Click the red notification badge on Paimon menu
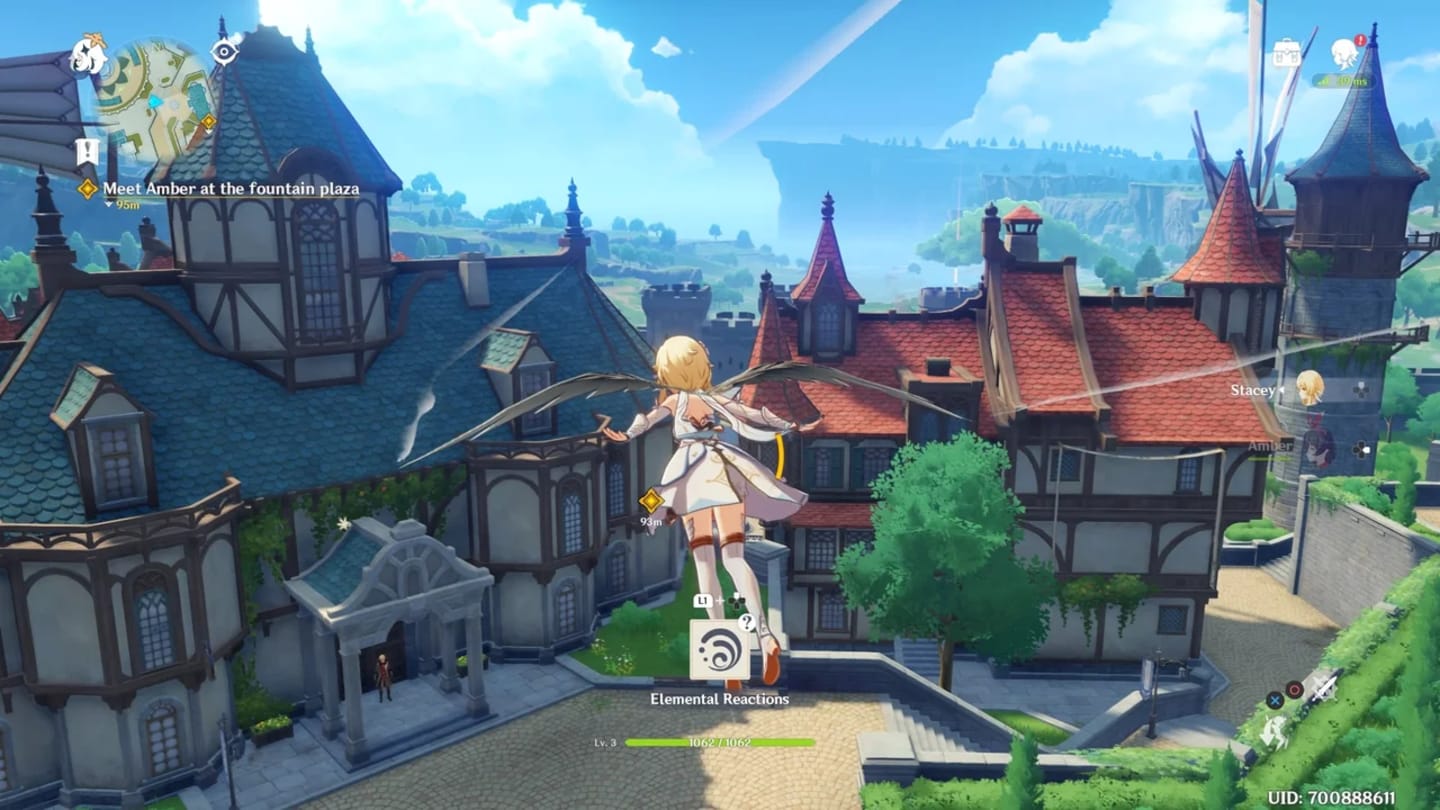1440x810 pixels. [1360, 41]
